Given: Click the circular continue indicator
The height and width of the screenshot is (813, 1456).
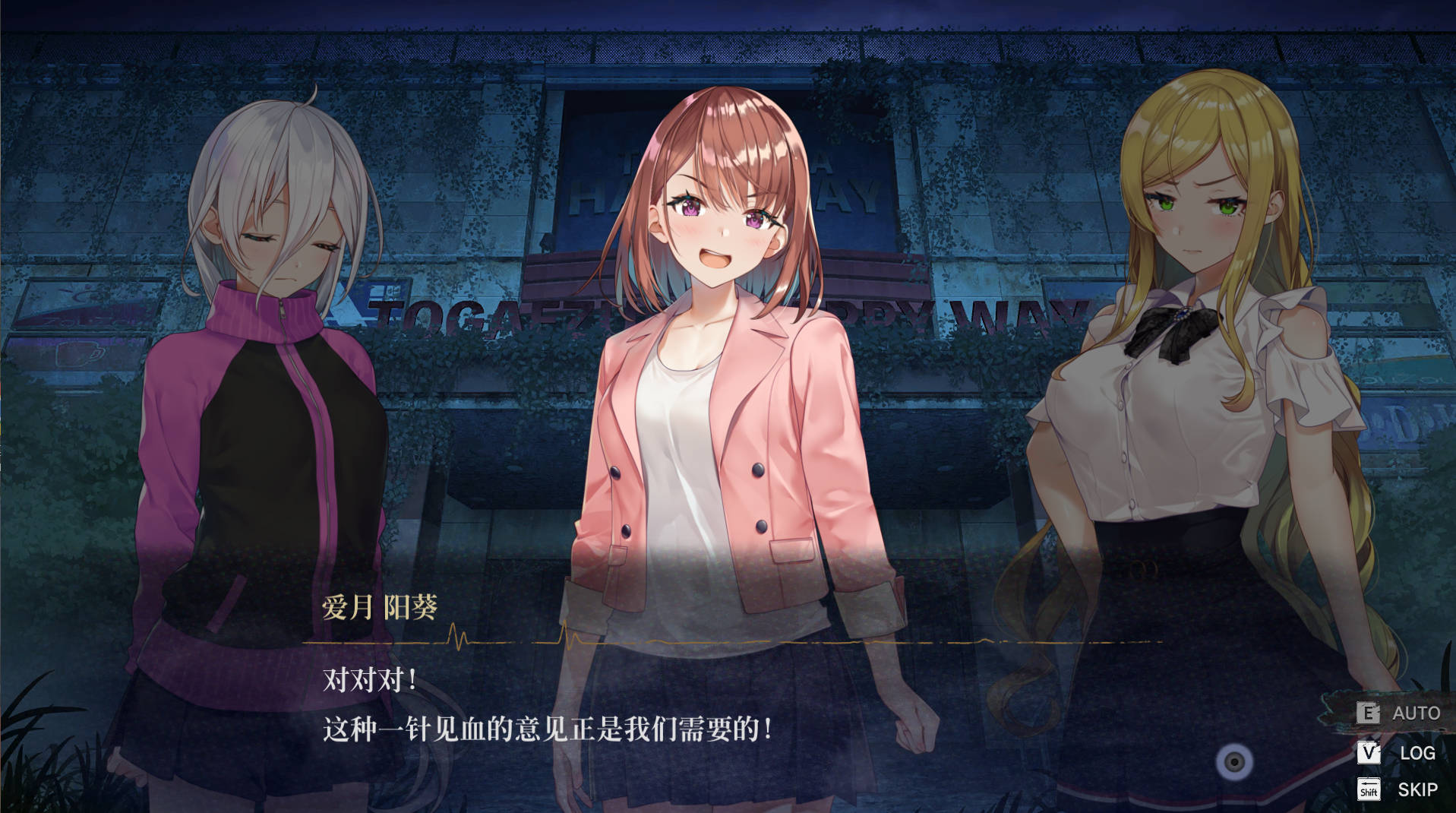Looking at the screenshot, I should (x=1234, y=761).
